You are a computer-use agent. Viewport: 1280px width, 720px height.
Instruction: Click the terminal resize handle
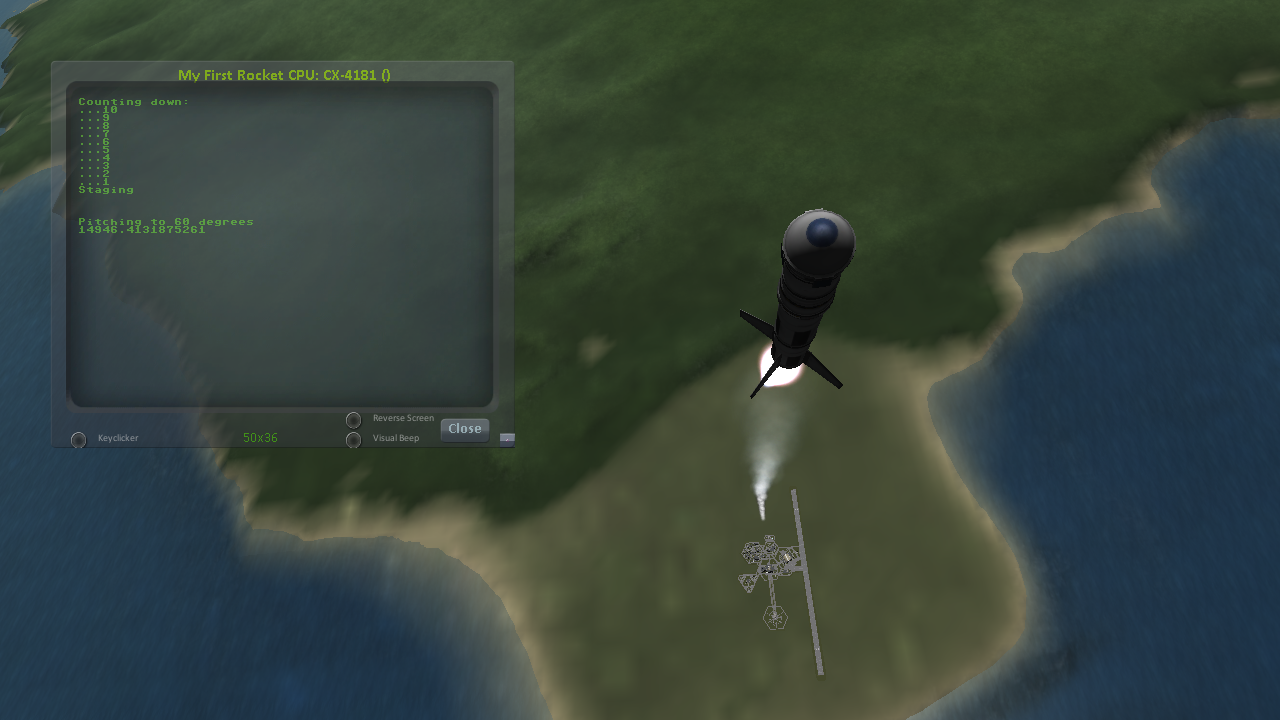[x=505, y=438]
